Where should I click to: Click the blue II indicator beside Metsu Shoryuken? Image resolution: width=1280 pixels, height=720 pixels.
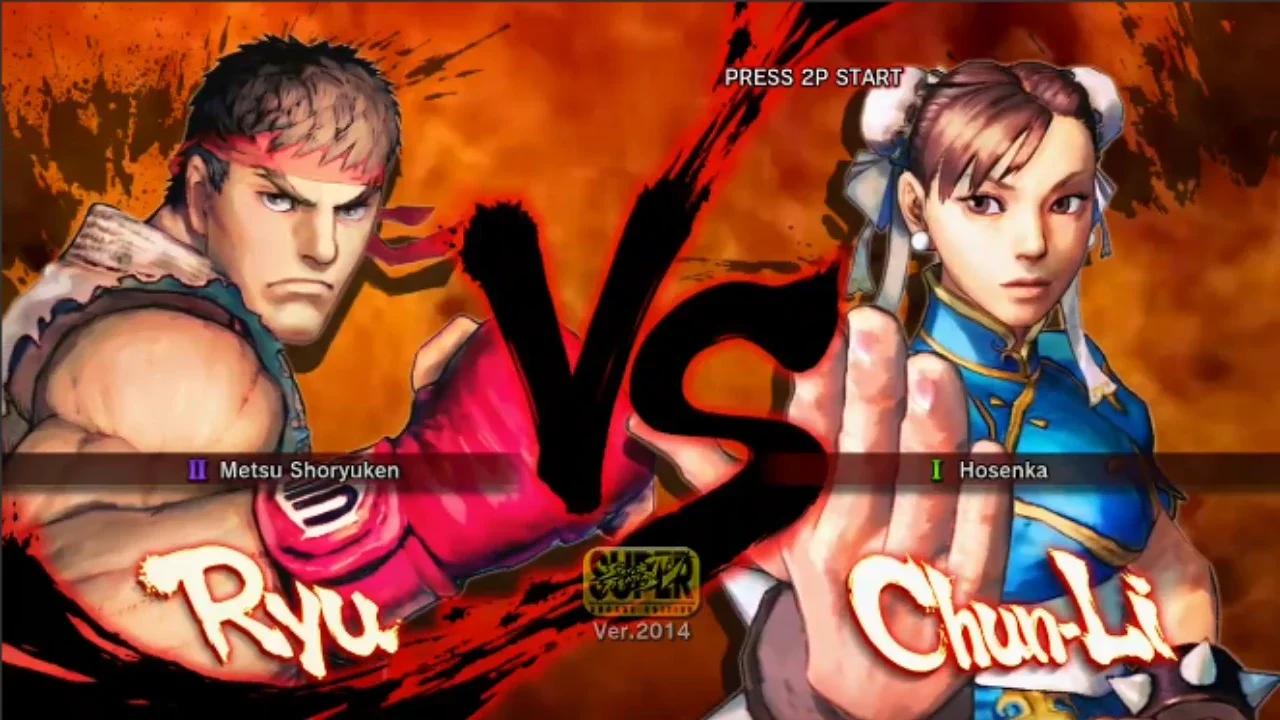click(196, 470)
